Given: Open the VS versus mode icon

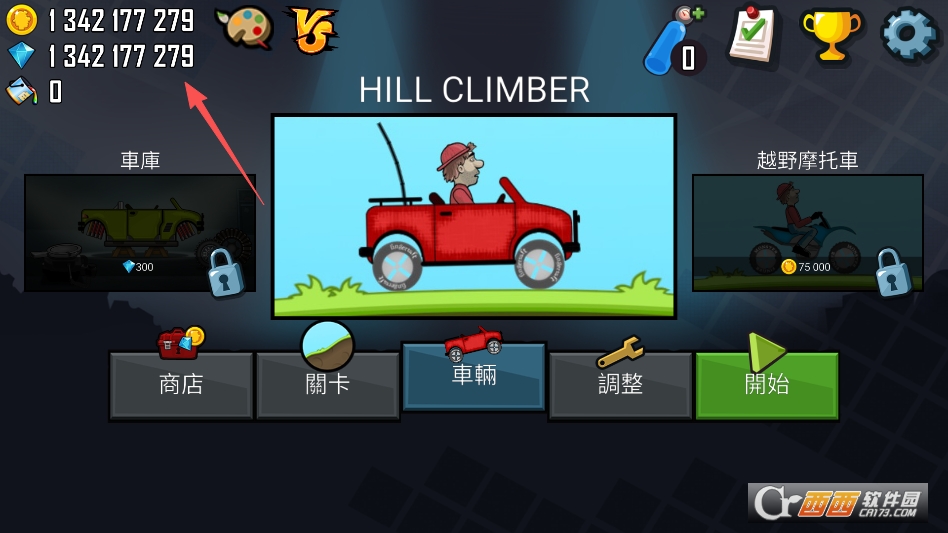Looking at the screenshot, I should pyautogui.click(x=313, y=29).
